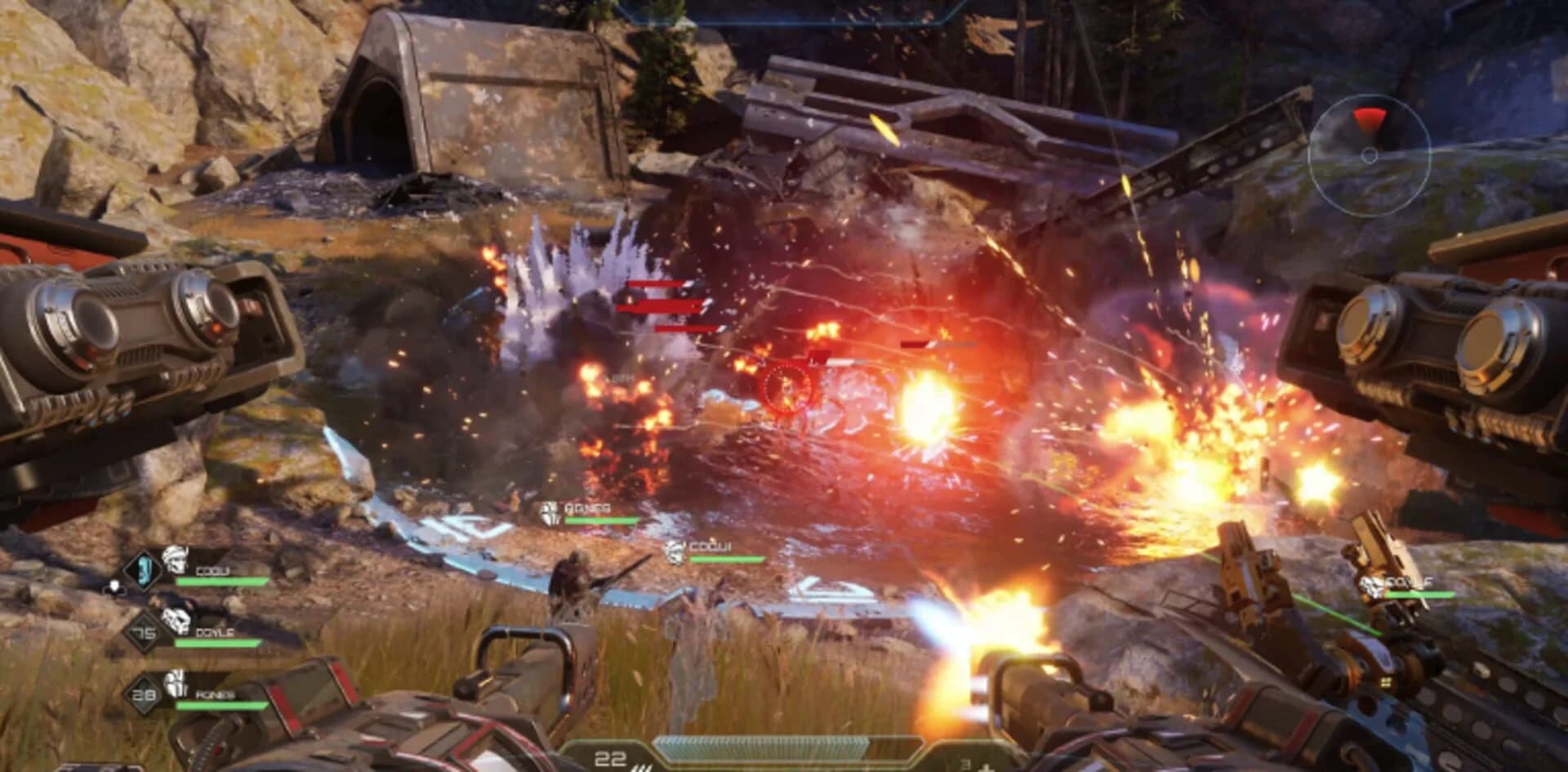Click COQUI's unit marker icon near the crater

tap(675, 553)
